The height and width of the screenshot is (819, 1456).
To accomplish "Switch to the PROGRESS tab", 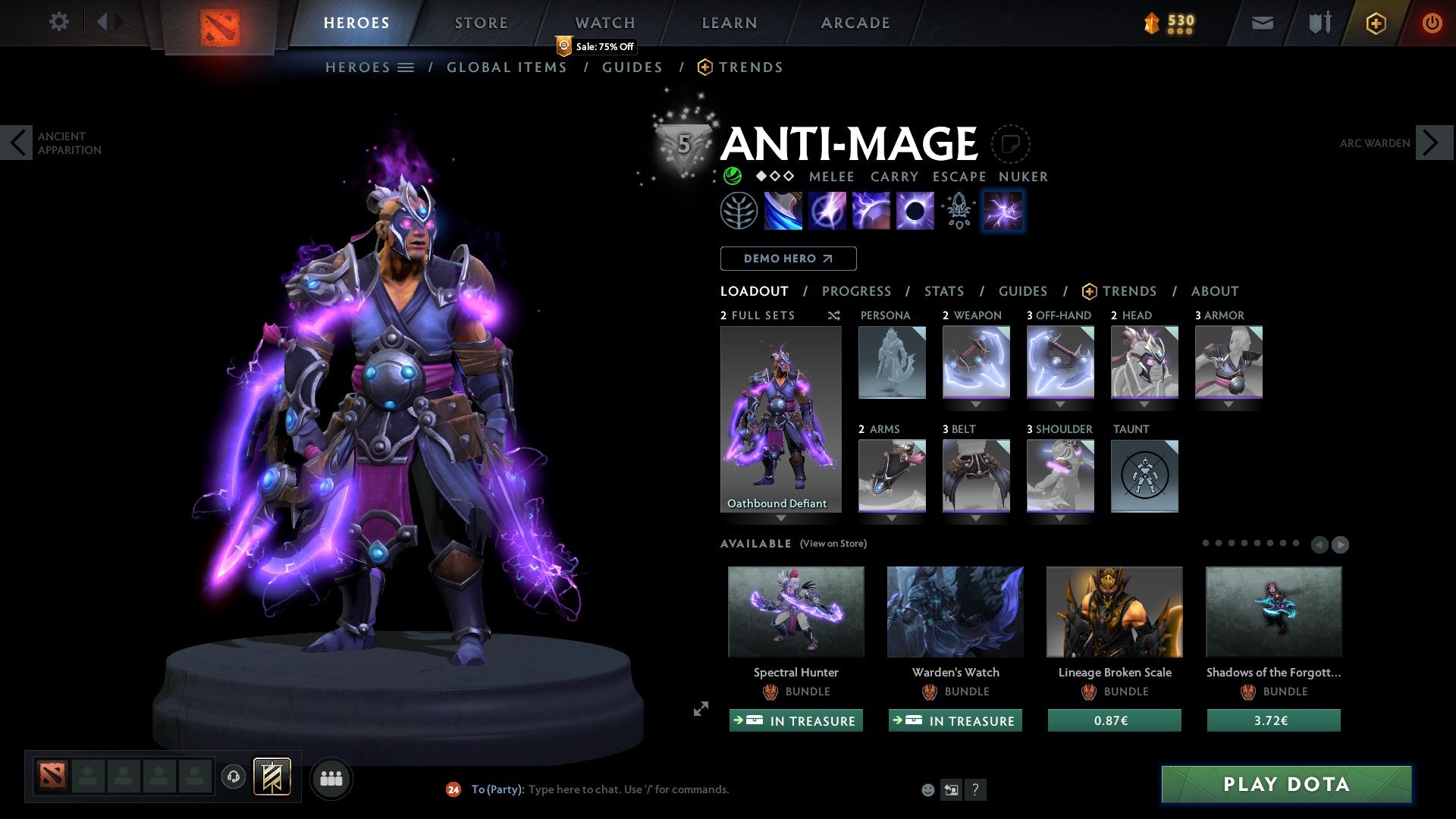I will pyautogui.click(x=857, y=291).
